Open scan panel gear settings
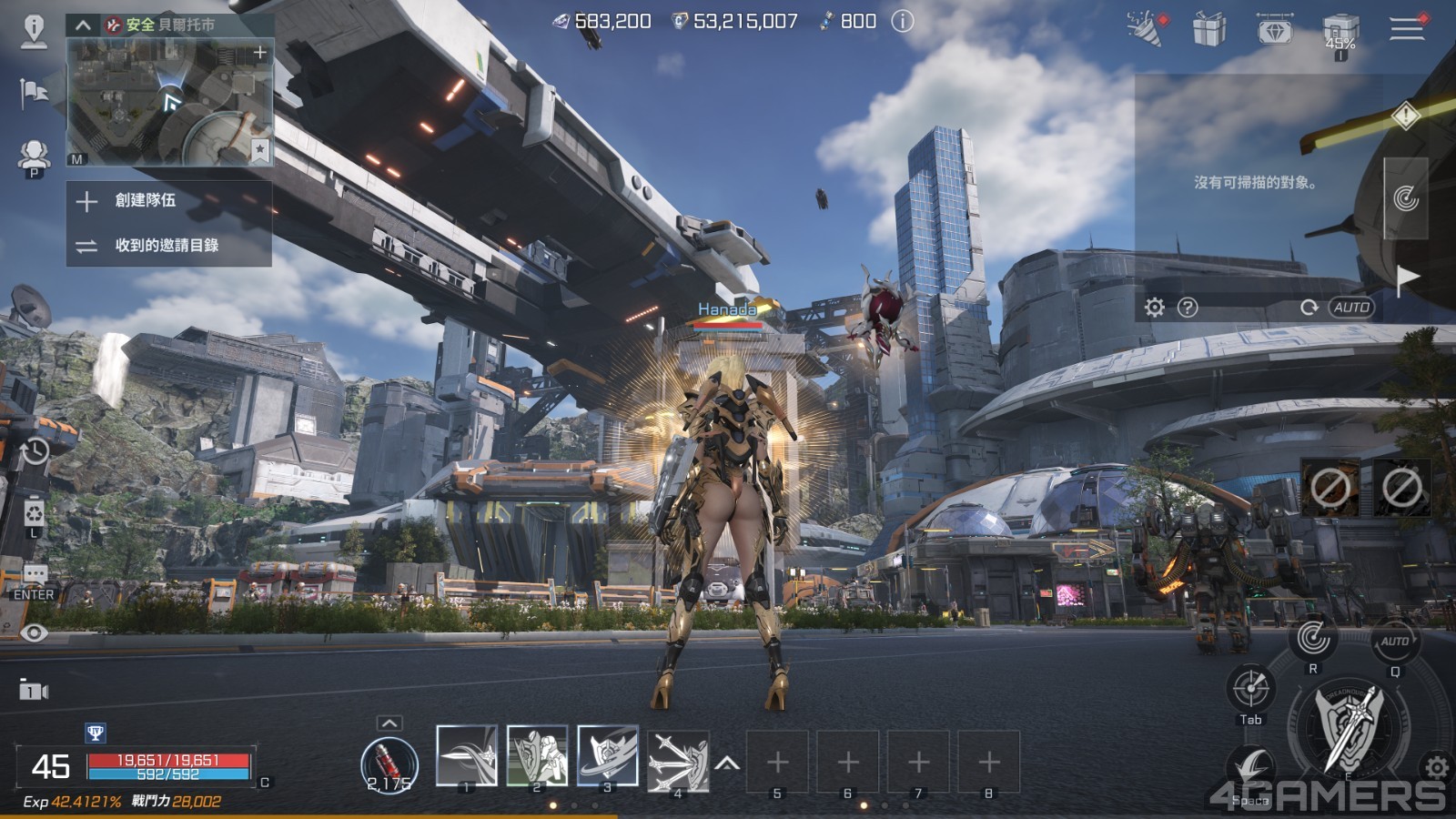This screenshot has height=819, width=1456. 1154,308
